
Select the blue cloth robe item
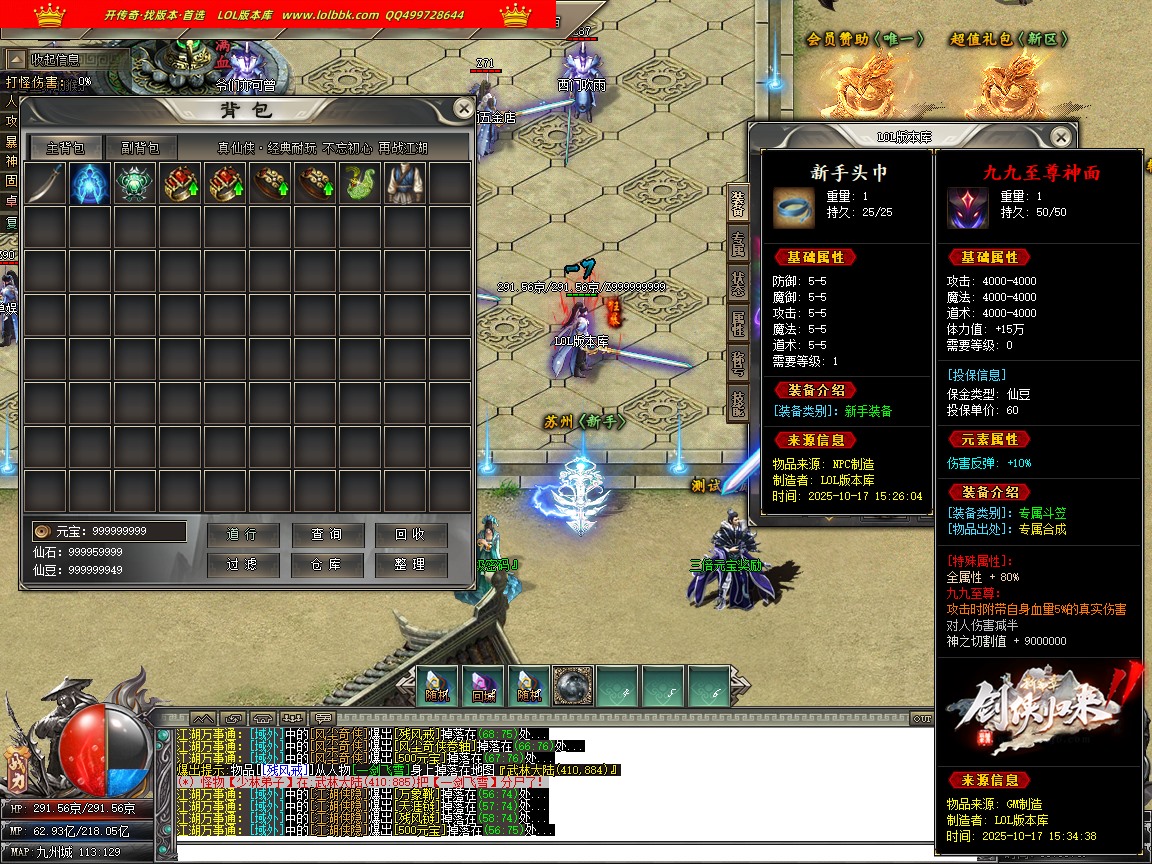click(405, 185)
